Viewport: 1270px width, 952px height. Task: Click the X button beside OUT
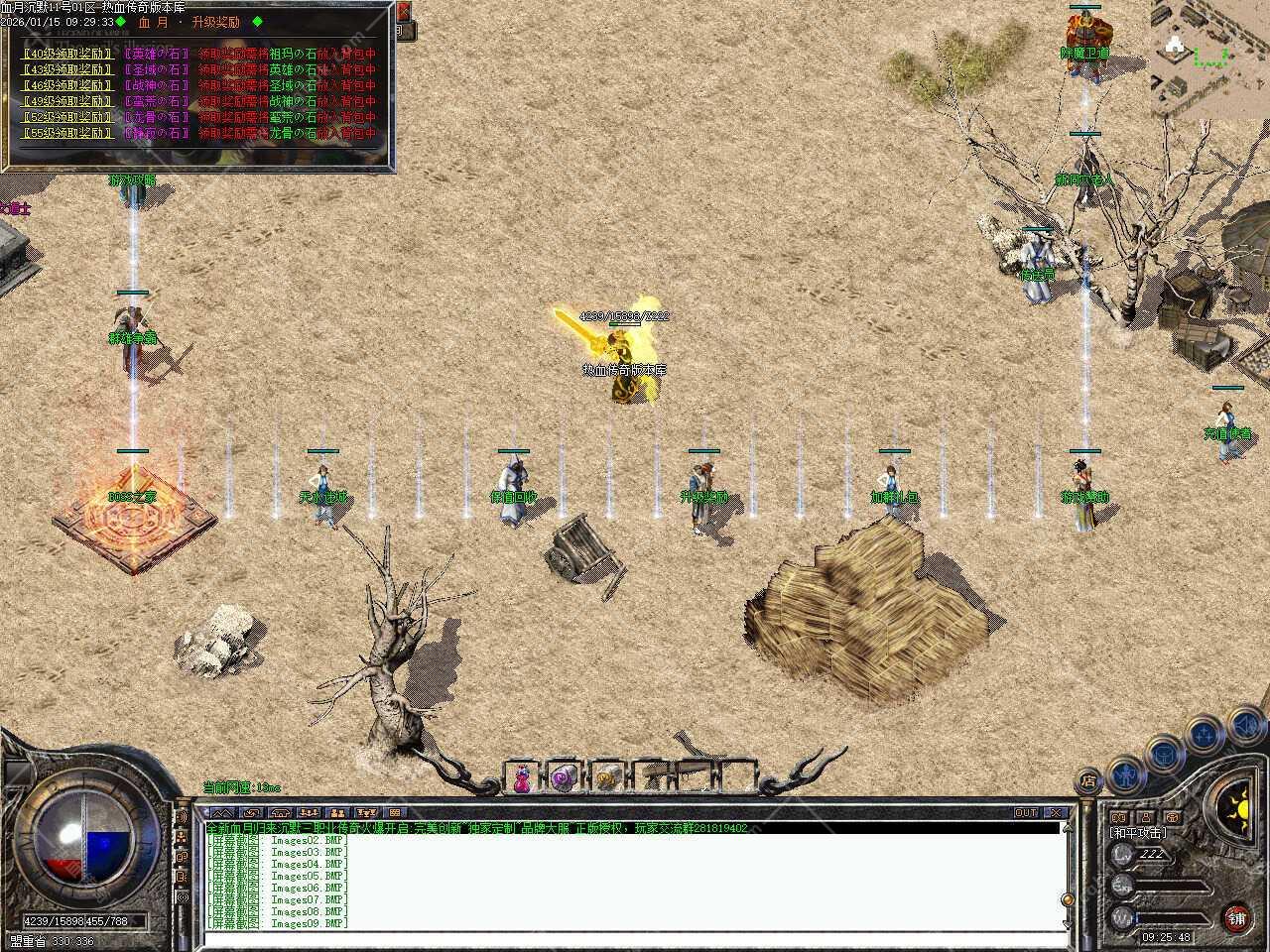[1055, 813]
